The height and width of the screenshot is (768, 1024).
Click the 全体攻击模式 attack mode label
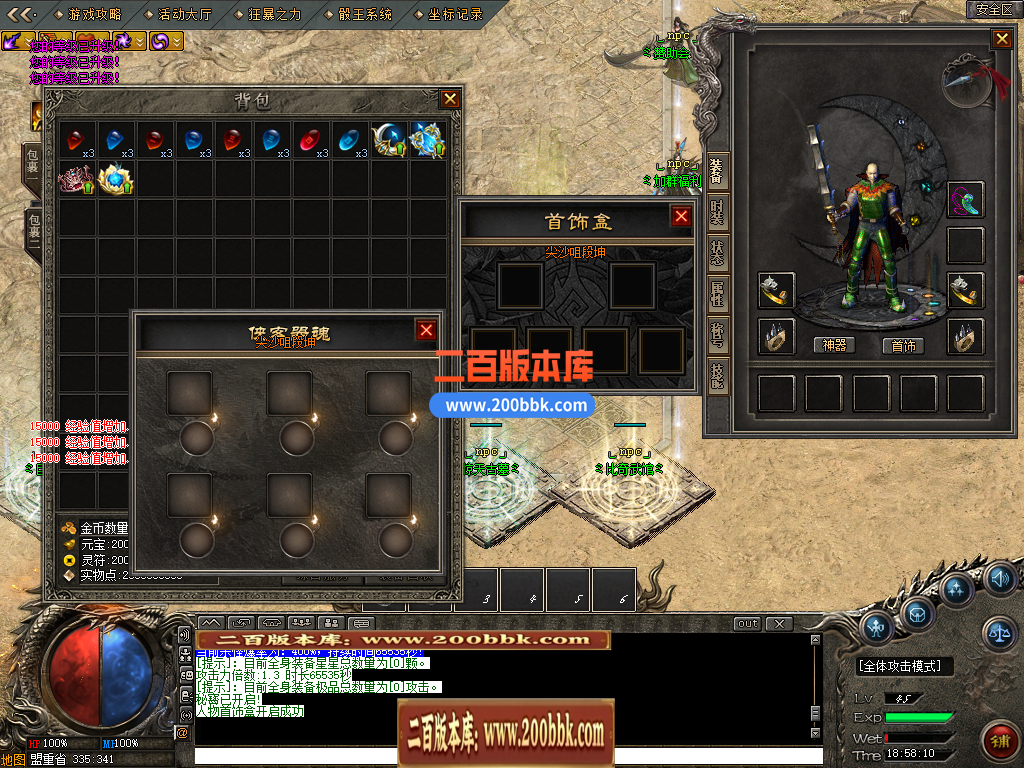(905, 666)
